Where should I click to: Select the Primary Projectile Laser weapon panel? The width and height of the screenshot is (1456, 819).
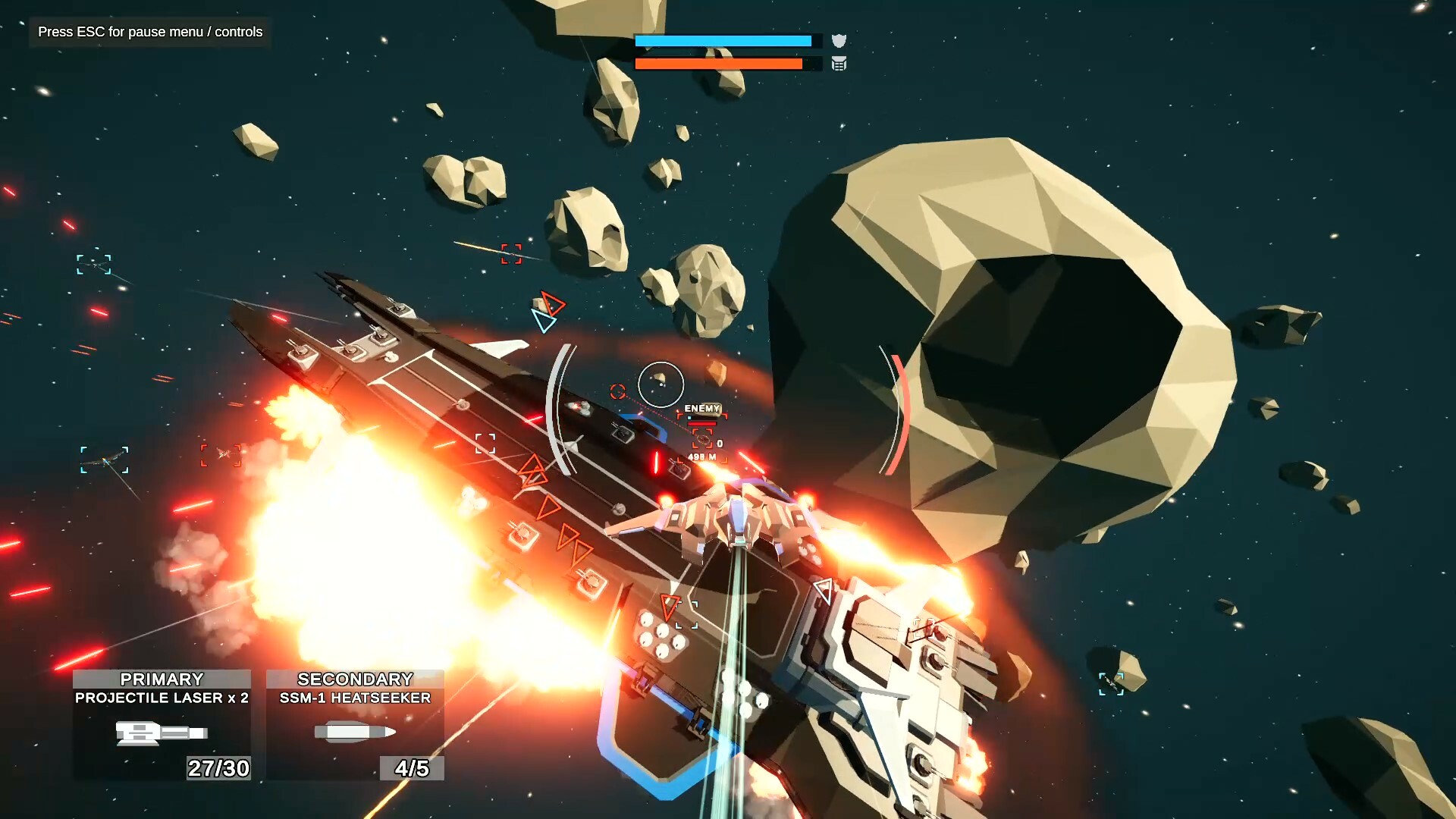coord(162,724)
